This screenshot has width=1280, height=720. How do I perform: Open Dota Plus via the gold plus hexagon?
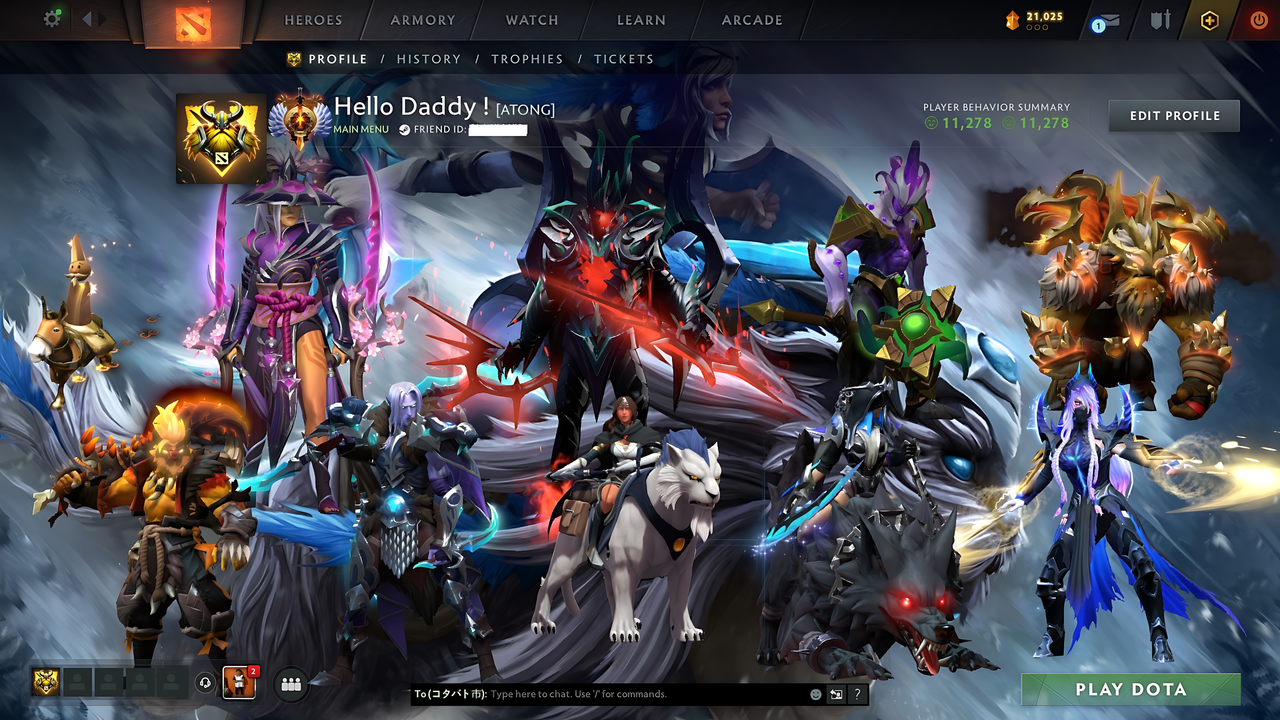coord(1210,18)
